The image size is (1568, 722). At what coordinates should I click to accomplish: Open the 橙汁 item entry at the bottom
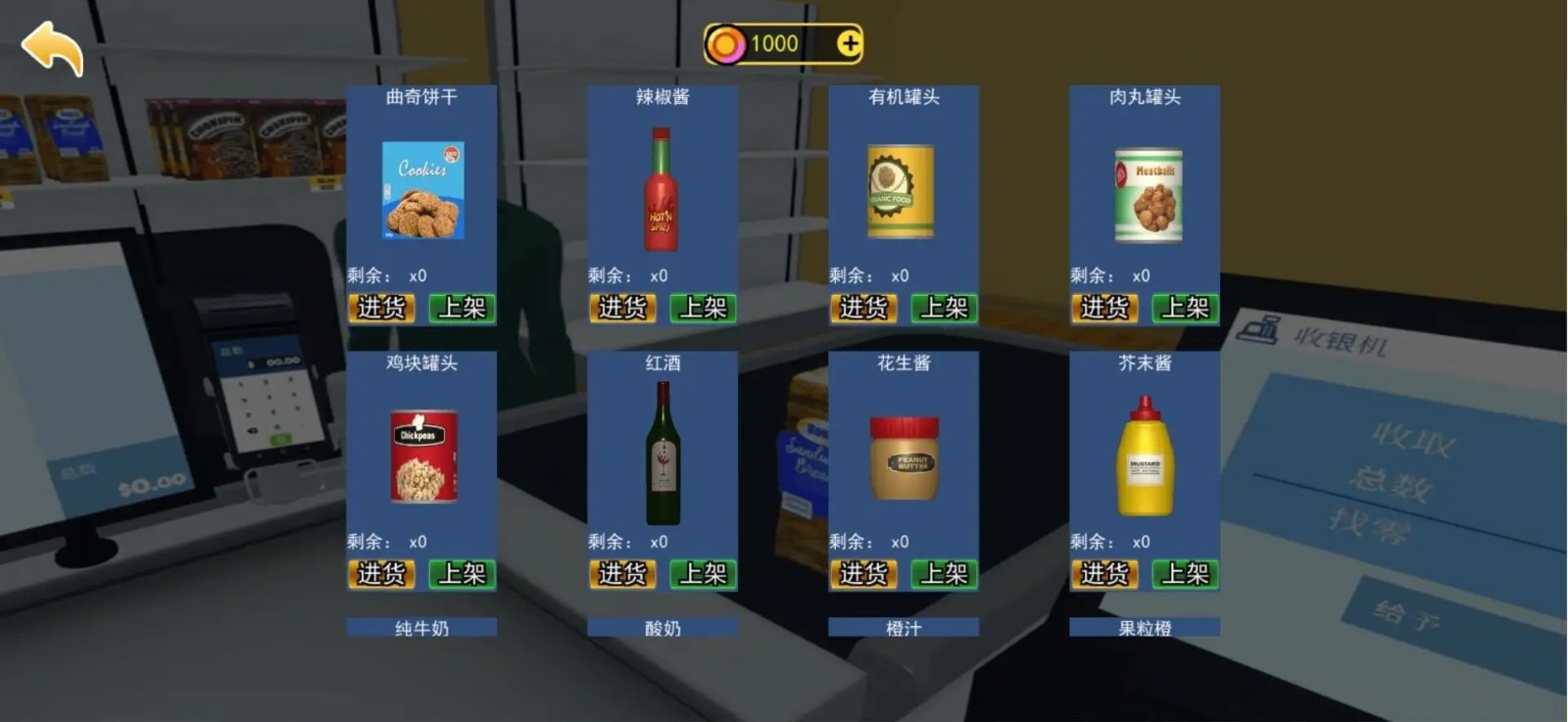[x=903, y=627]
